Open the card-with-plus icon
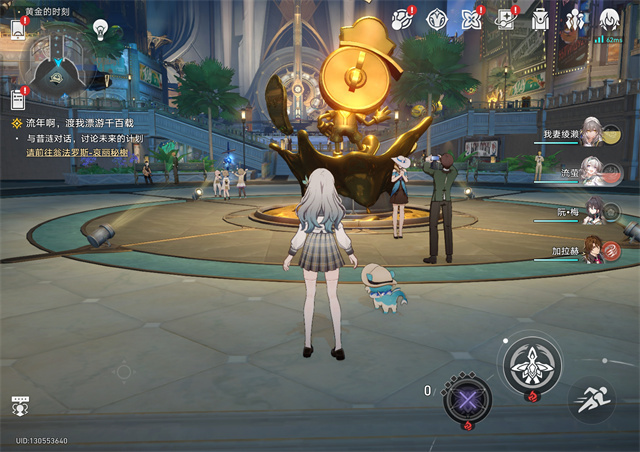640x452 pixels. click(506, 18)
